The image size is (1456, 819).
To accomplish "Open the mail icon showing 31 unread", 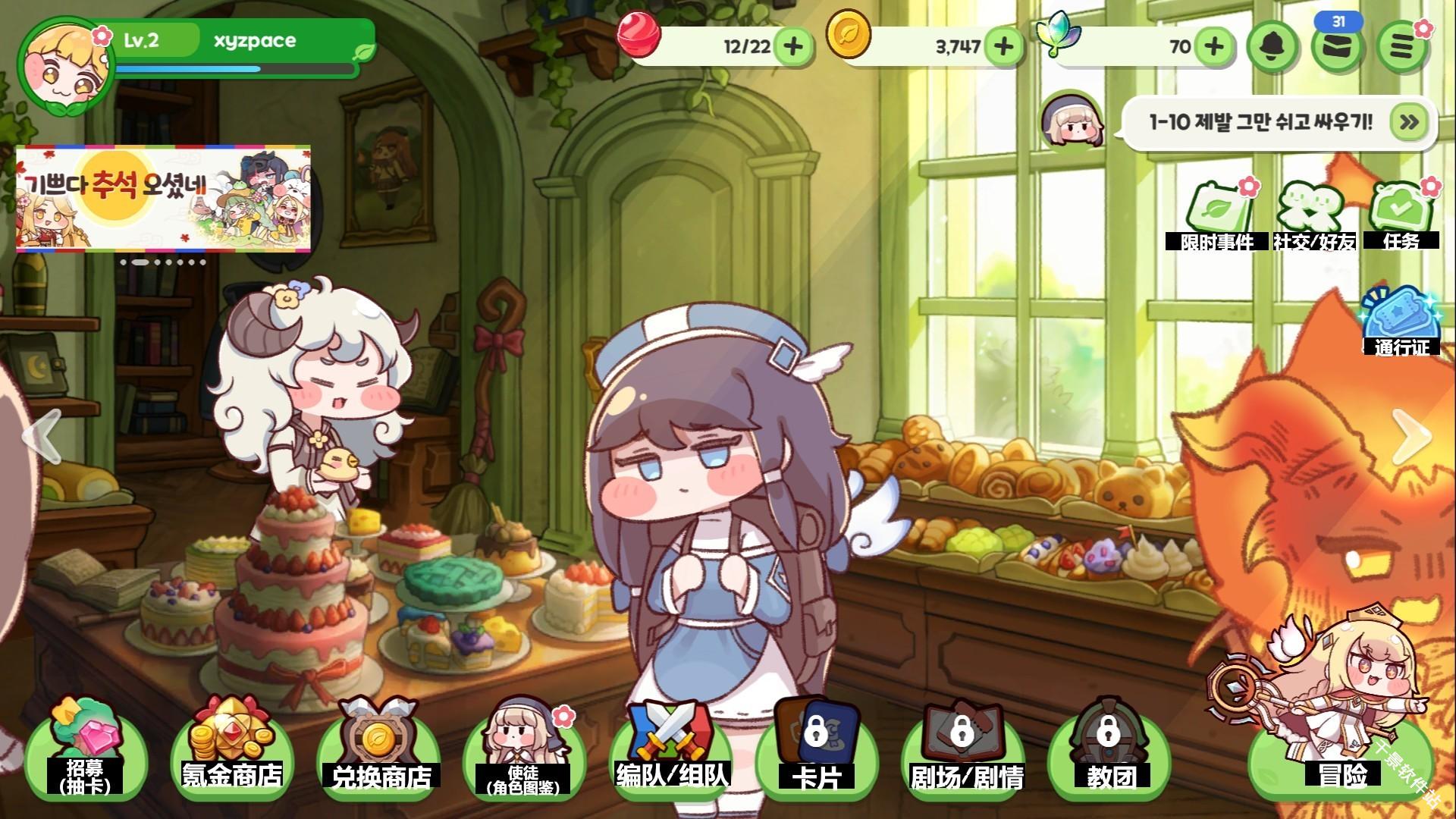I will click(x=1338, y=47).
